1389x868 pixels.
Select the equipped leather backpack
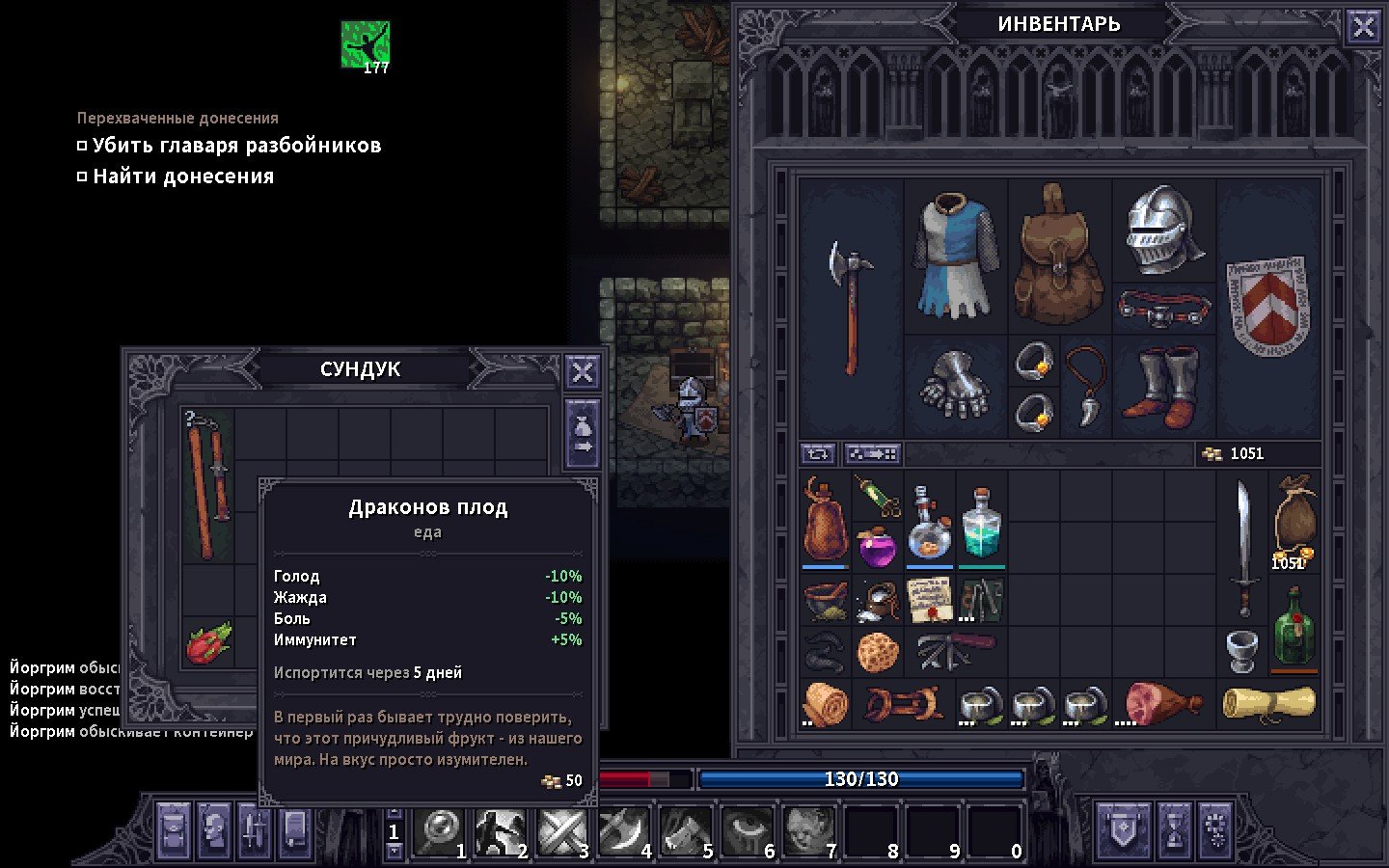1059,255
